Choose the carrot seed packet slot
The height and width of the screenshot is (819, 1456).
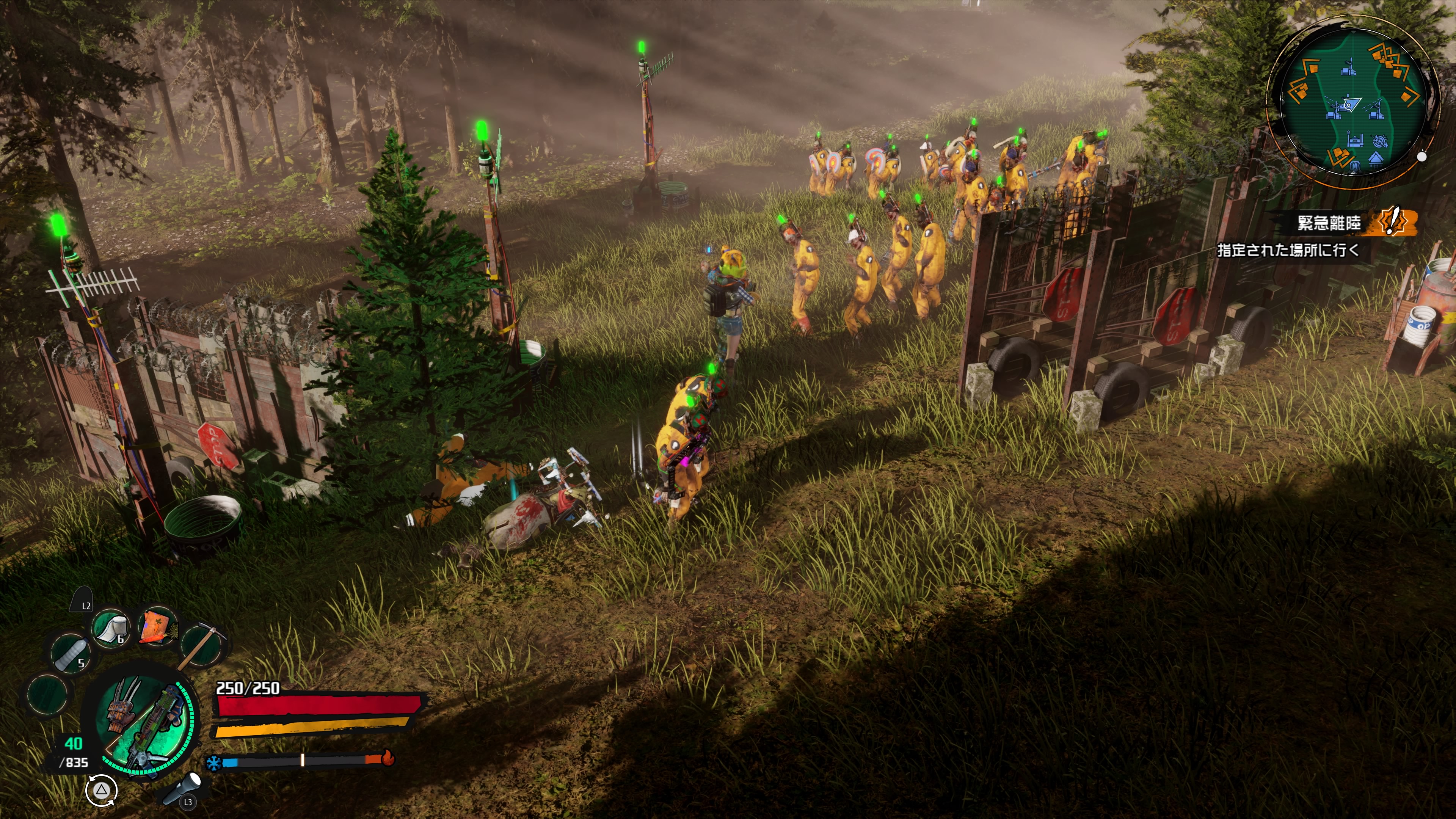(157, 626)
